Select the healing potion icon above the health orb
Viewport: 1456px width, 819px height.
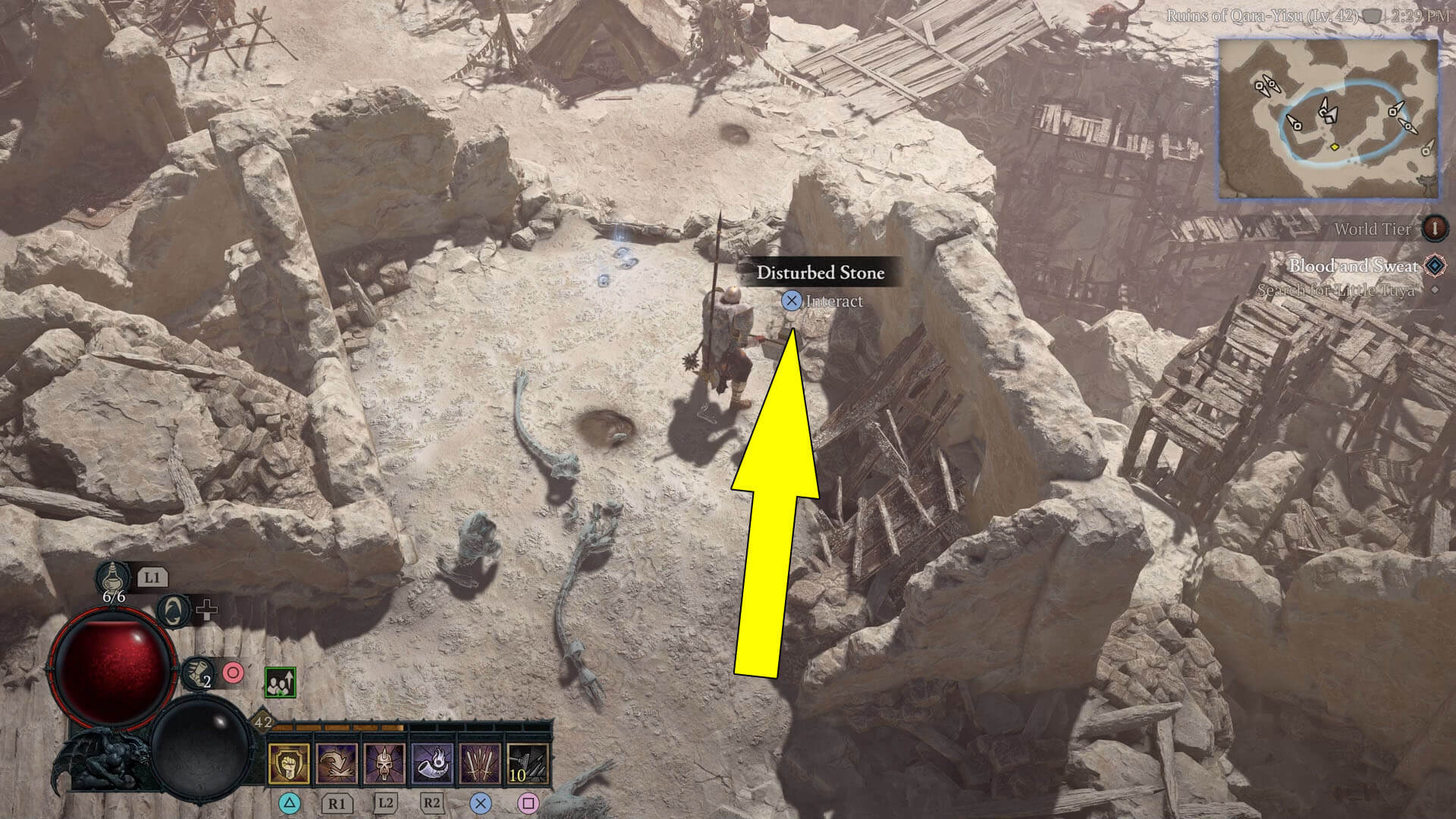coord(113,579)
